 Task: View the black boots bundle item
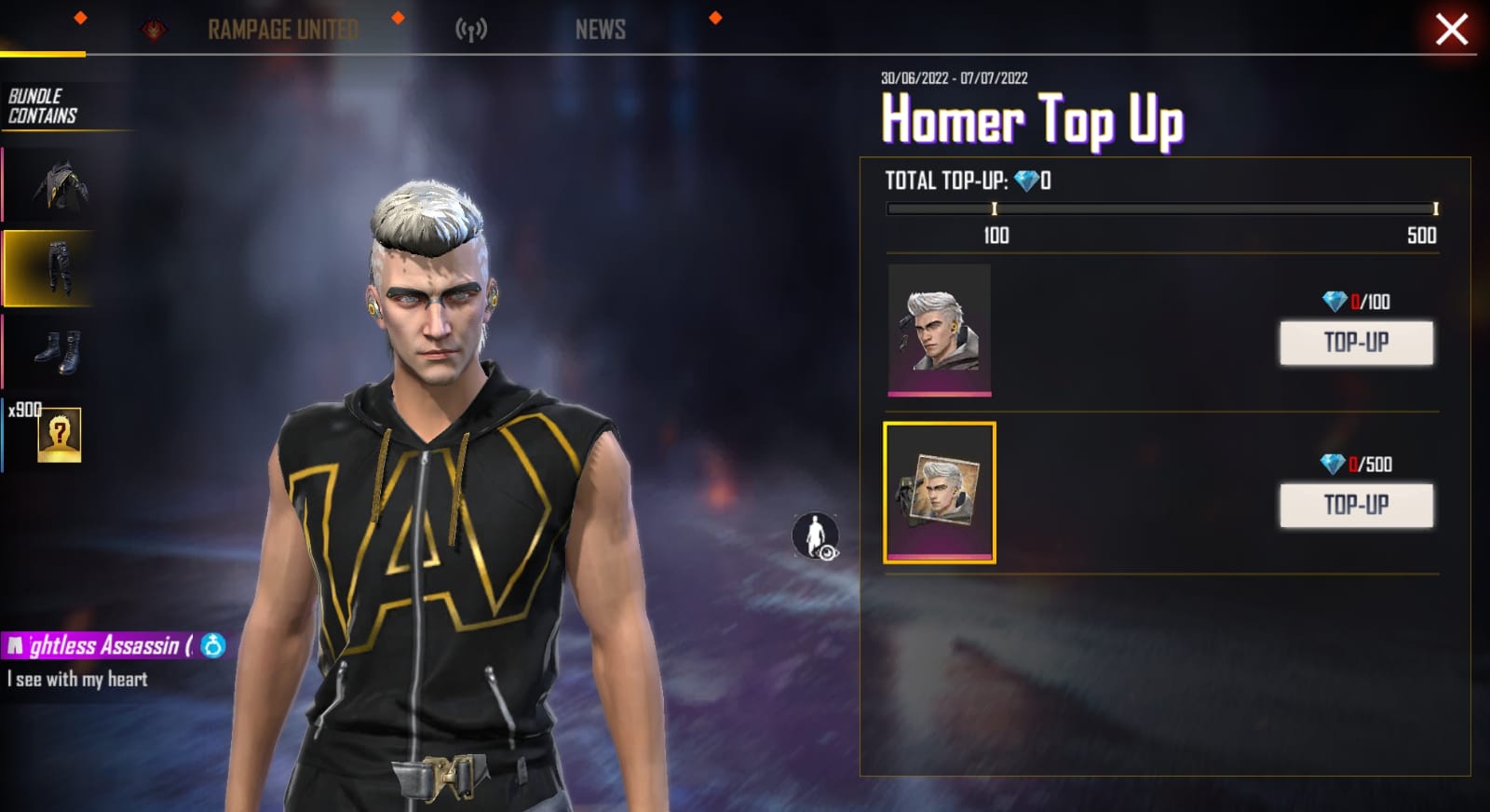click(58, 351)
